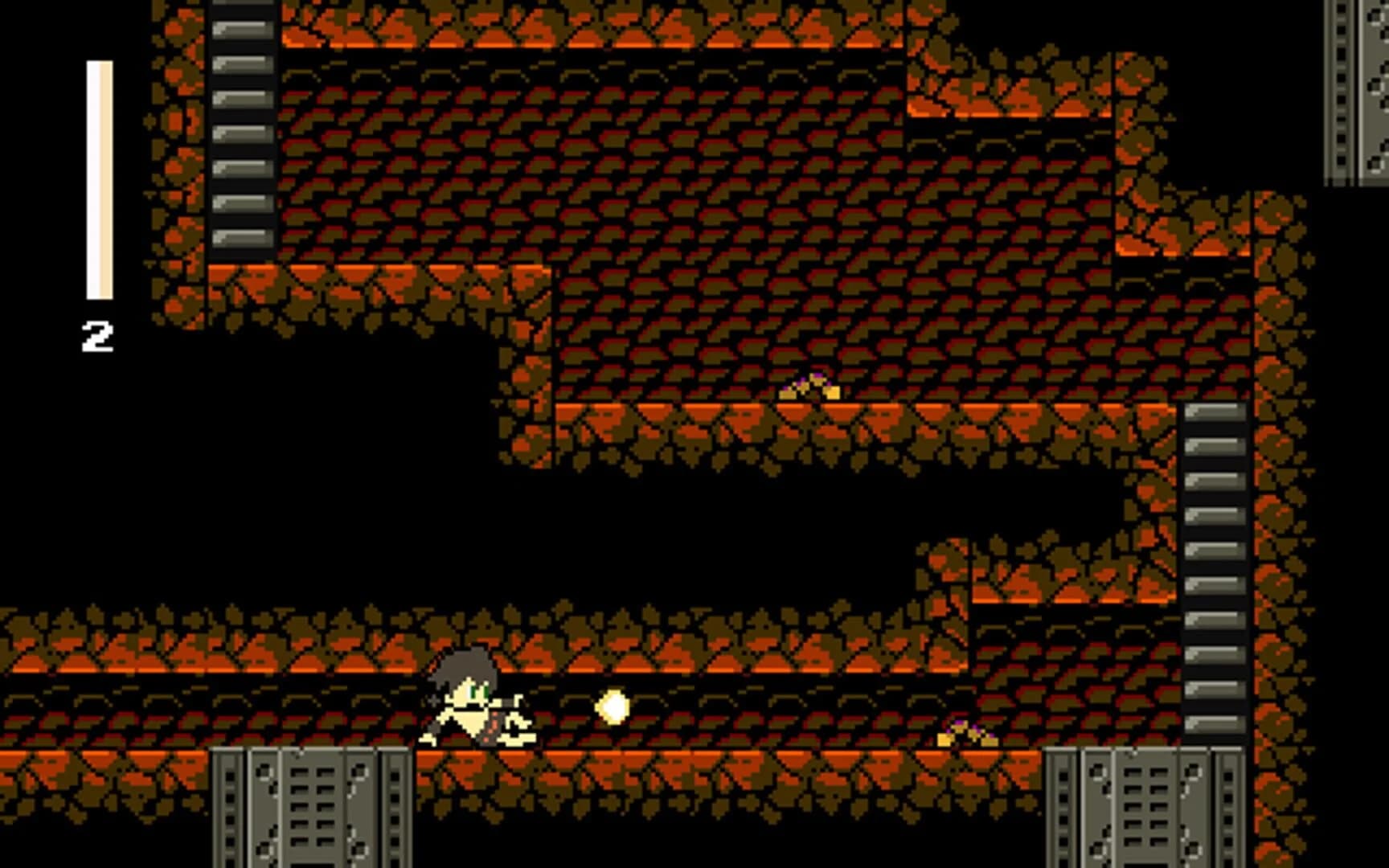Click the metal block under the player

coord(309,804)
